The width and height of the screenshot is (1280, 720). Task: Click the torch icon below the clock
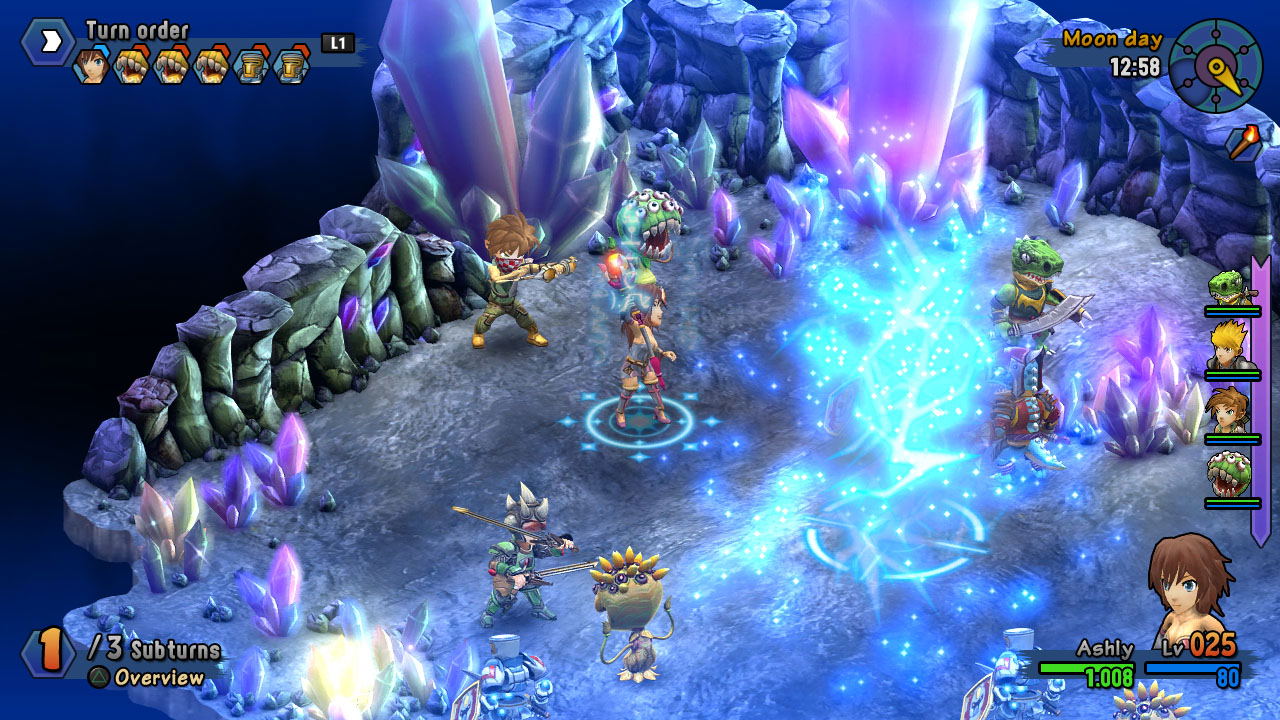click(1242, 141)
